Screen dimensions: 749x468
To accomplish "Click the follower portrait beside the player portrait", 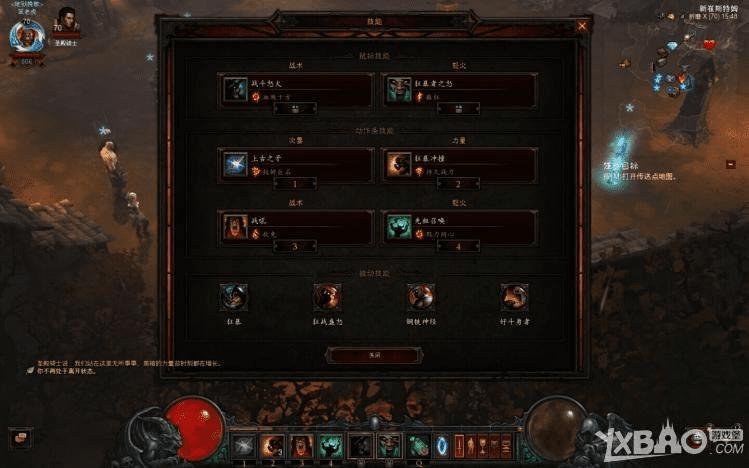I will [68, 21].
